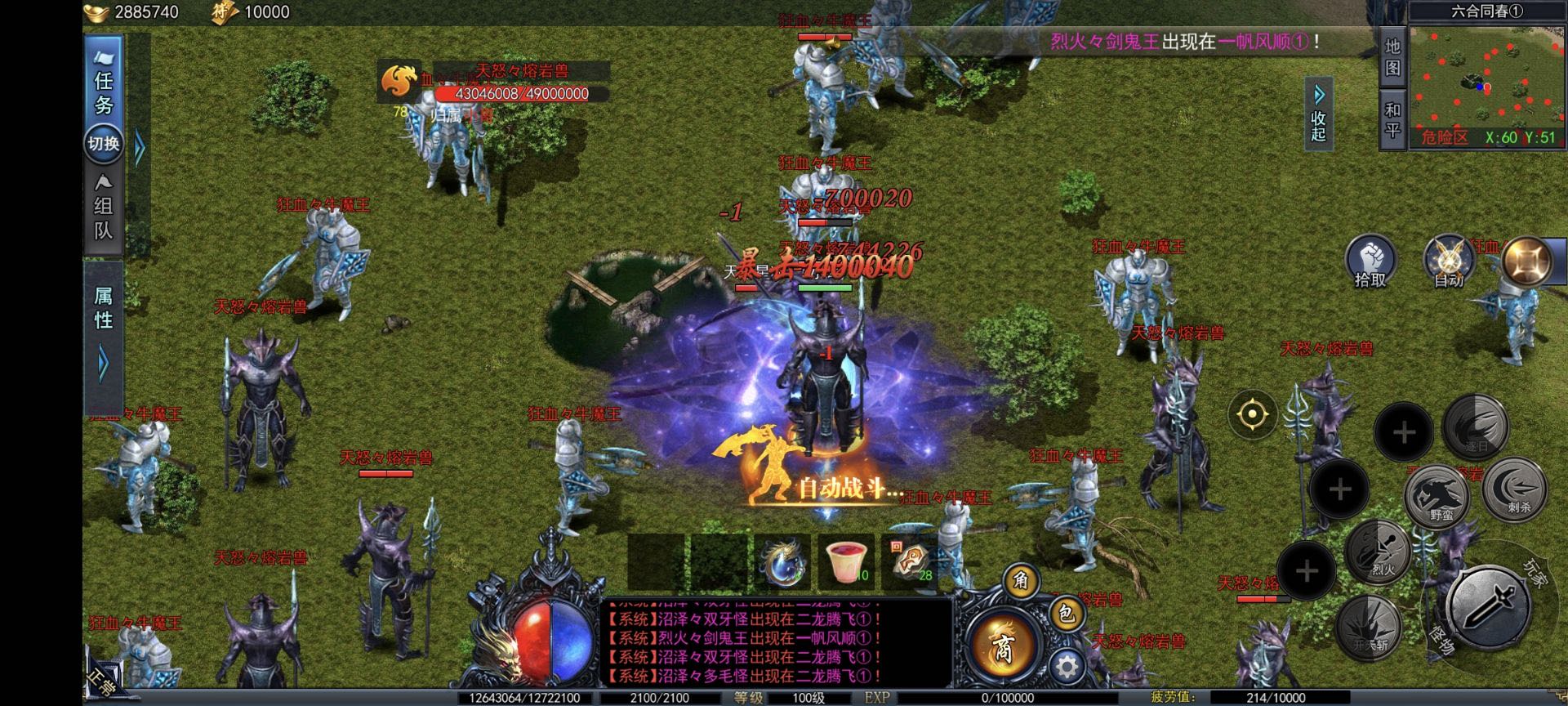Open the 地图 map button
This screenshot has width=1568, height=706.
1392,57
